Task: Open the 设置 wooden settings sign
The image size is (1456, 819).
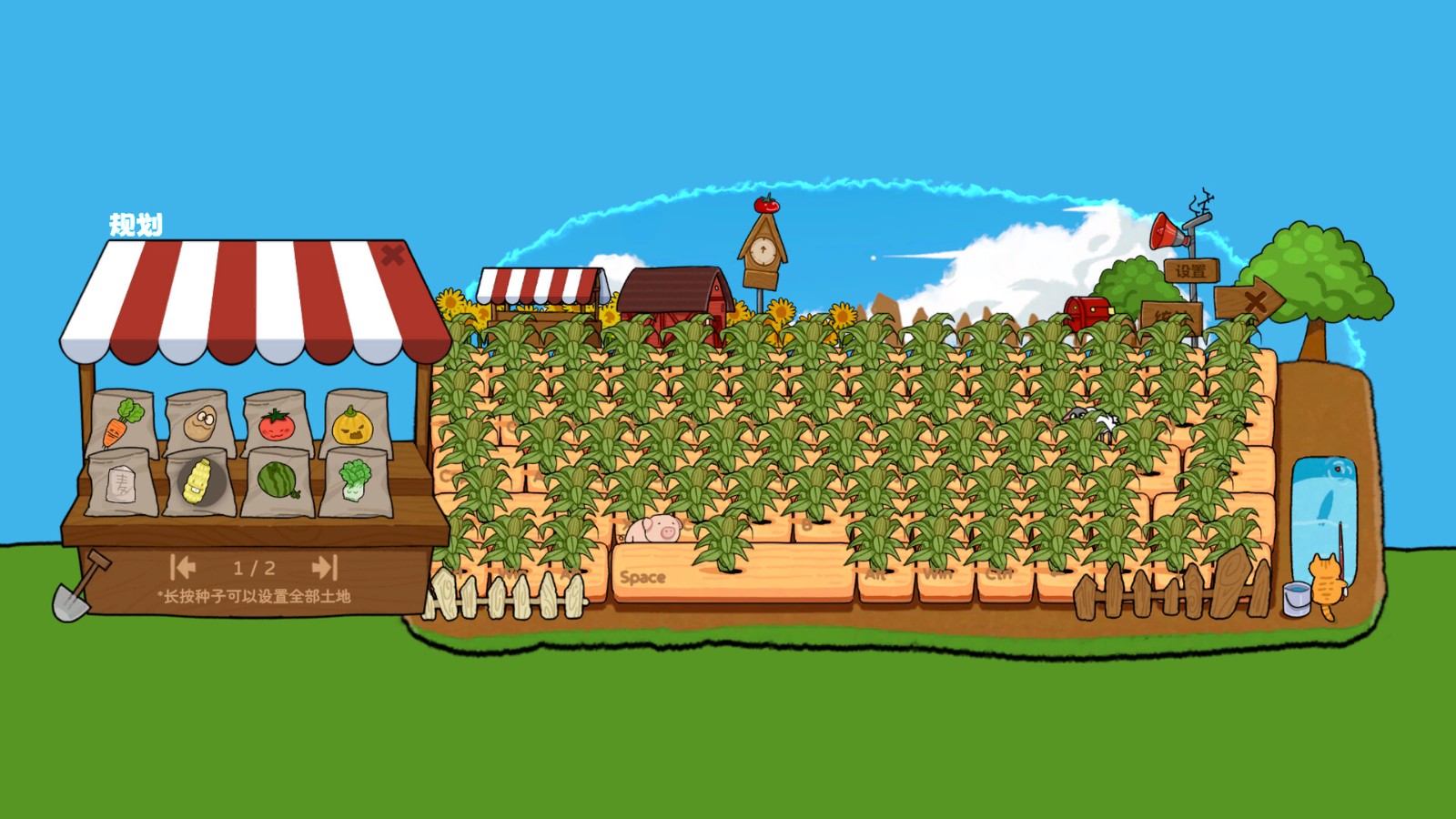Action: pyautogui.click(x=1193, y=268)
